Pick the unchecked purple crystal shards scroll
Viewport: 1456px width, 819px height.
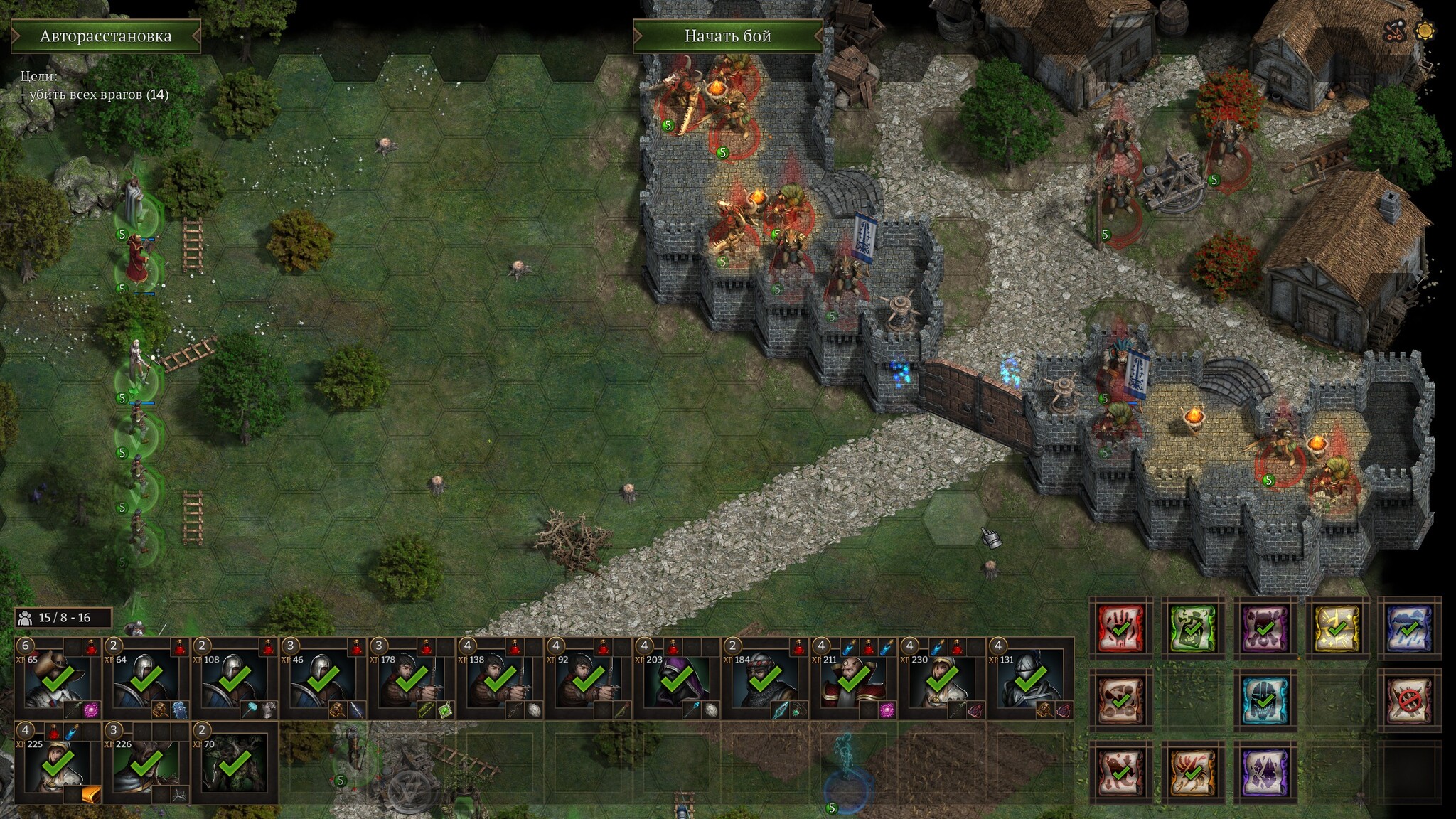[1265, 773]
